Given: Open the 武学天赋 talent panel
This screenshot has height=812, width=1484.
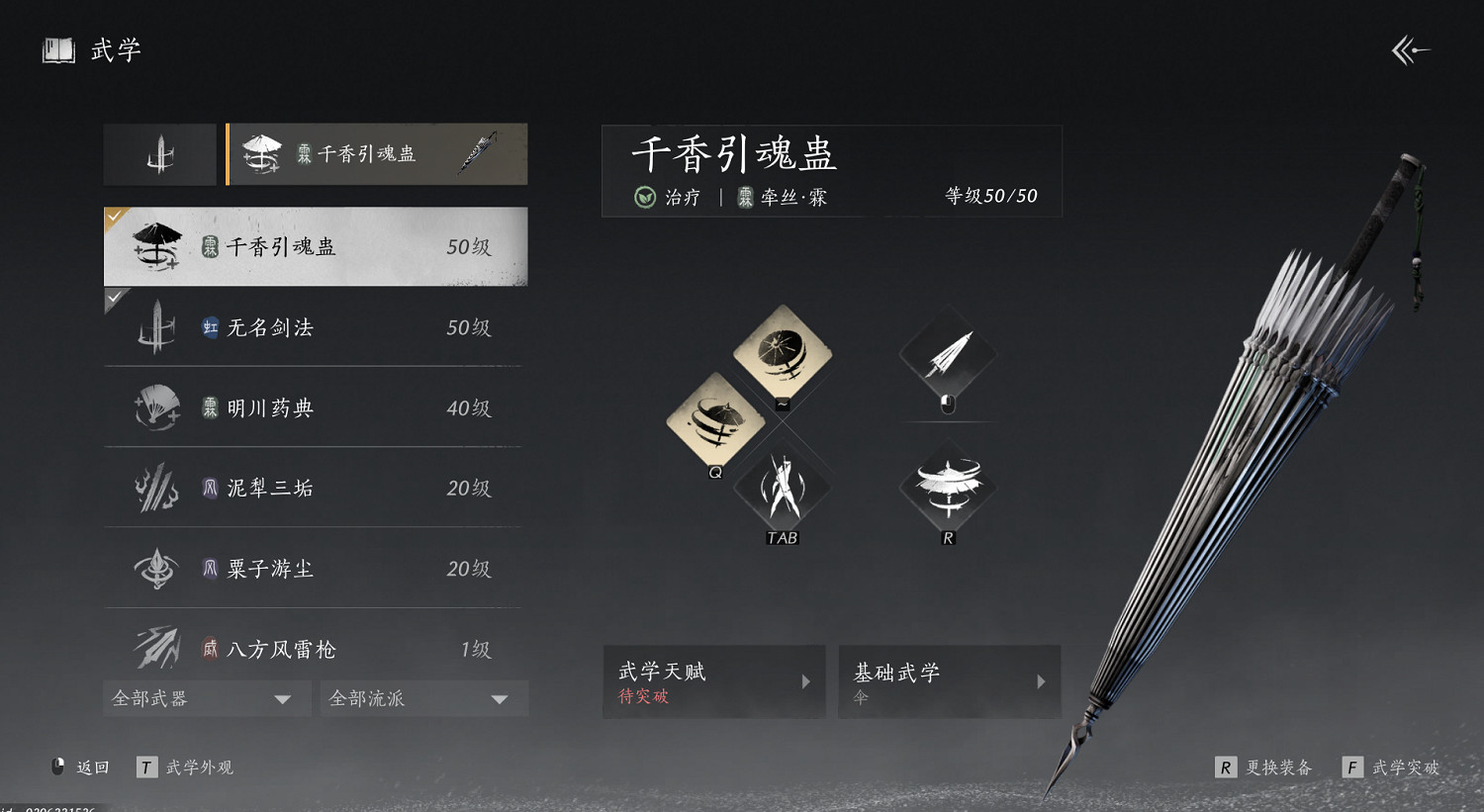Looking at the screenshot, I should coord(713,681).
